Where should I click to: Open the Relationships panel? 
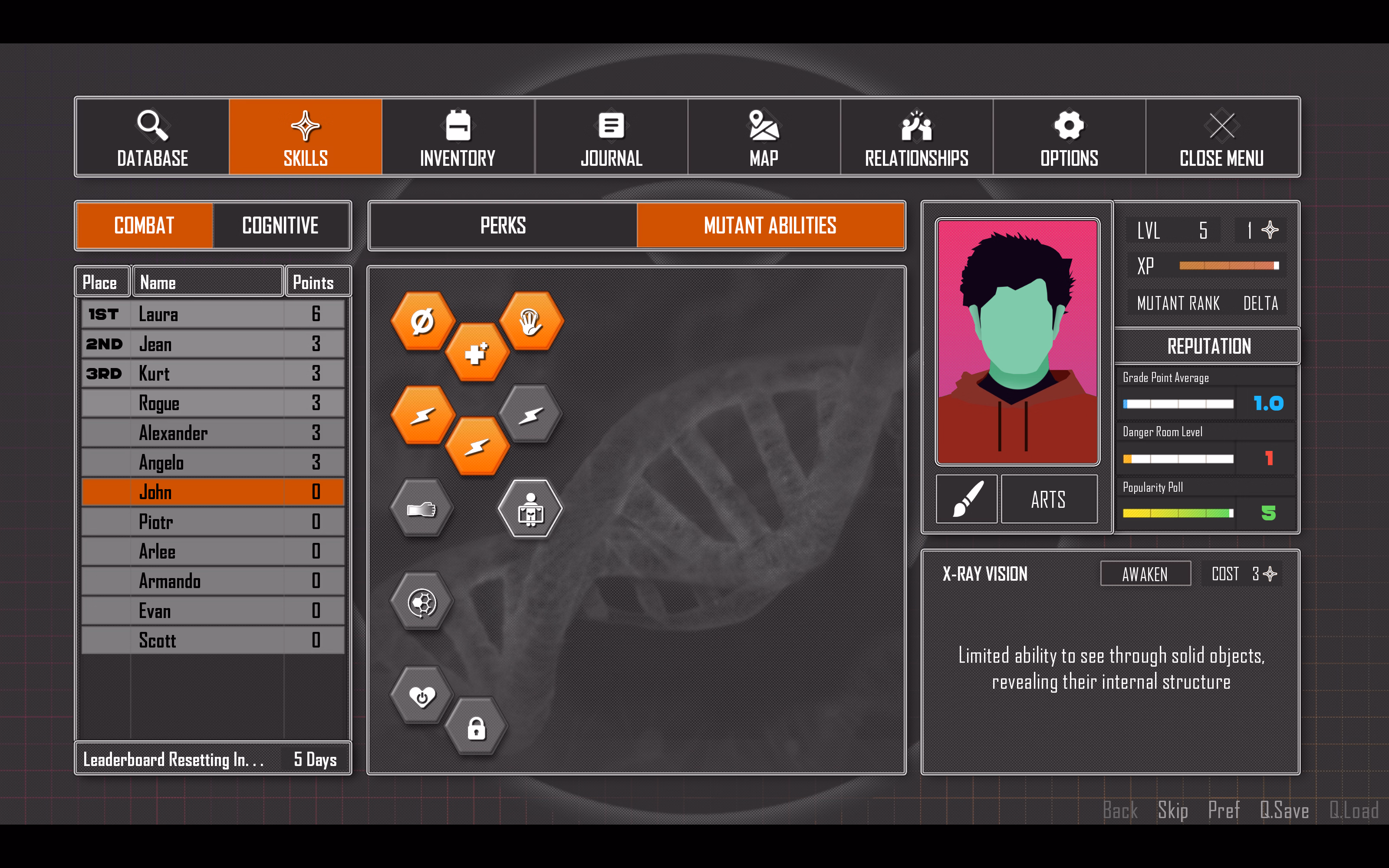tap(916, 137)
